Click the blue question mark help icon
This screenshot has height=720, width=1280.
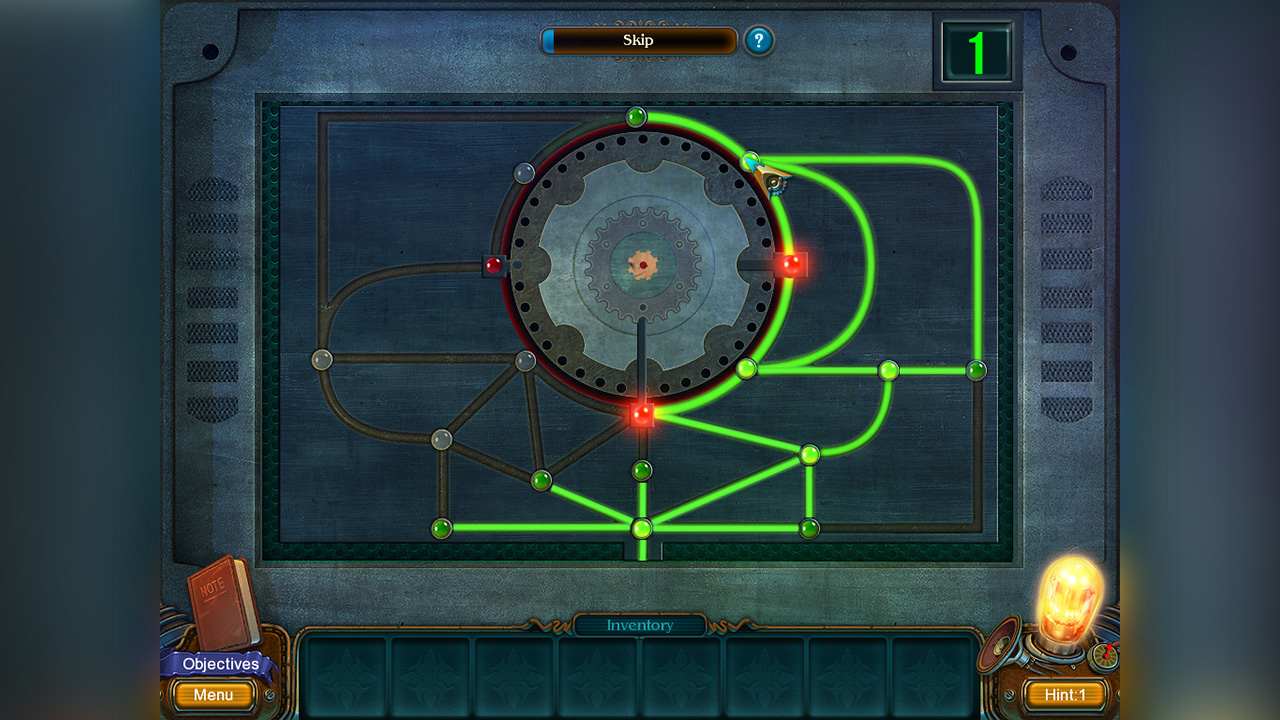coord(759,42)
